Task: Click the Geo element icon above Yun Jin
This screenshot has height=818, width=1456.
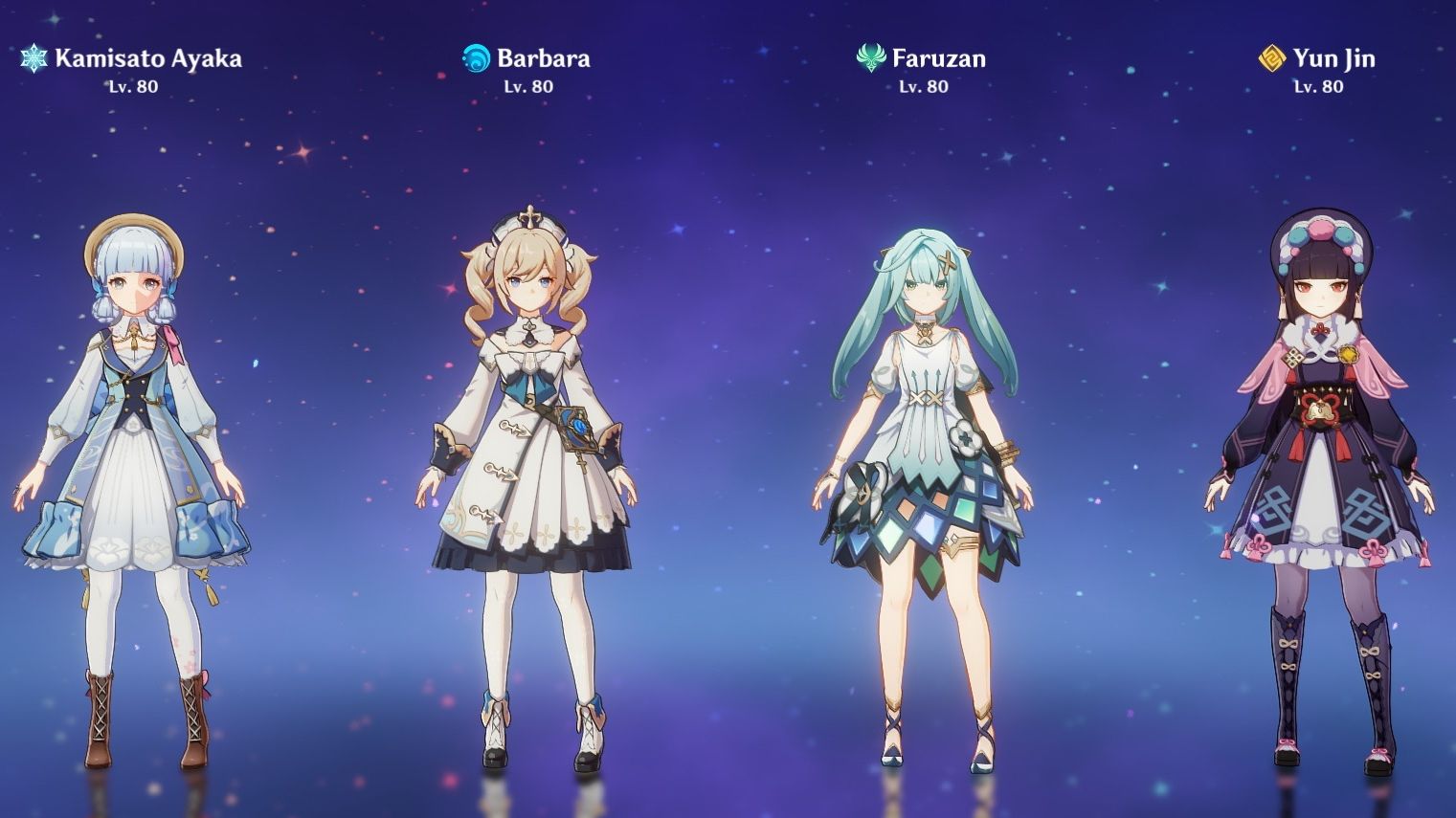Action: [1270, 58]
